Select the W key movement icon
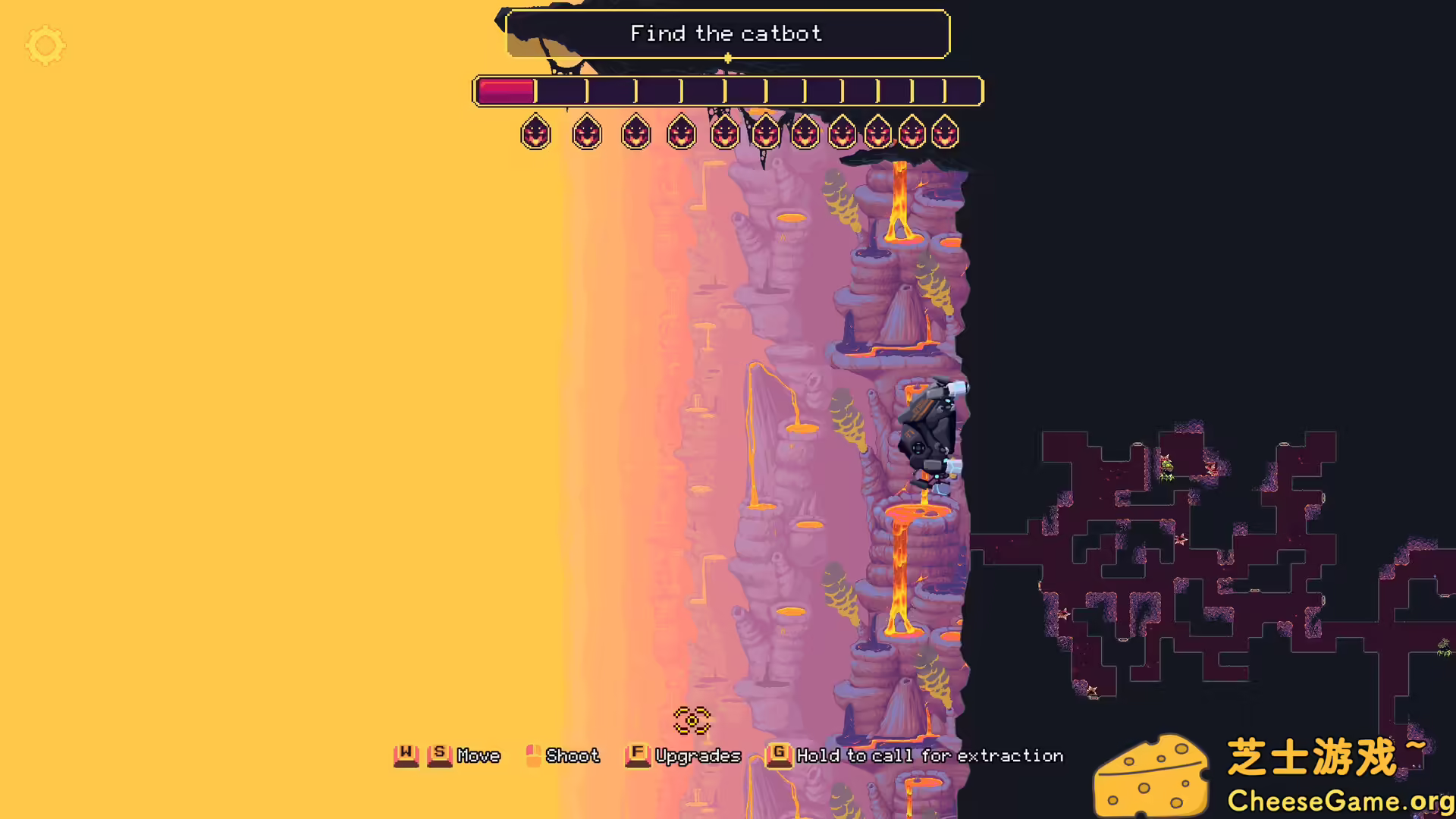The image size is (1456, 819). pyautogui.click(x=407, y=755)
